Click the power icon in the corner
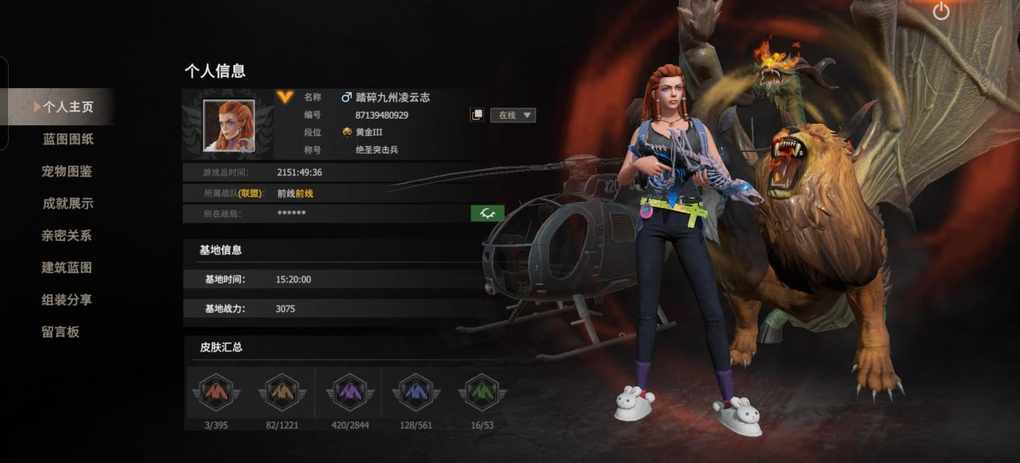 941,12
